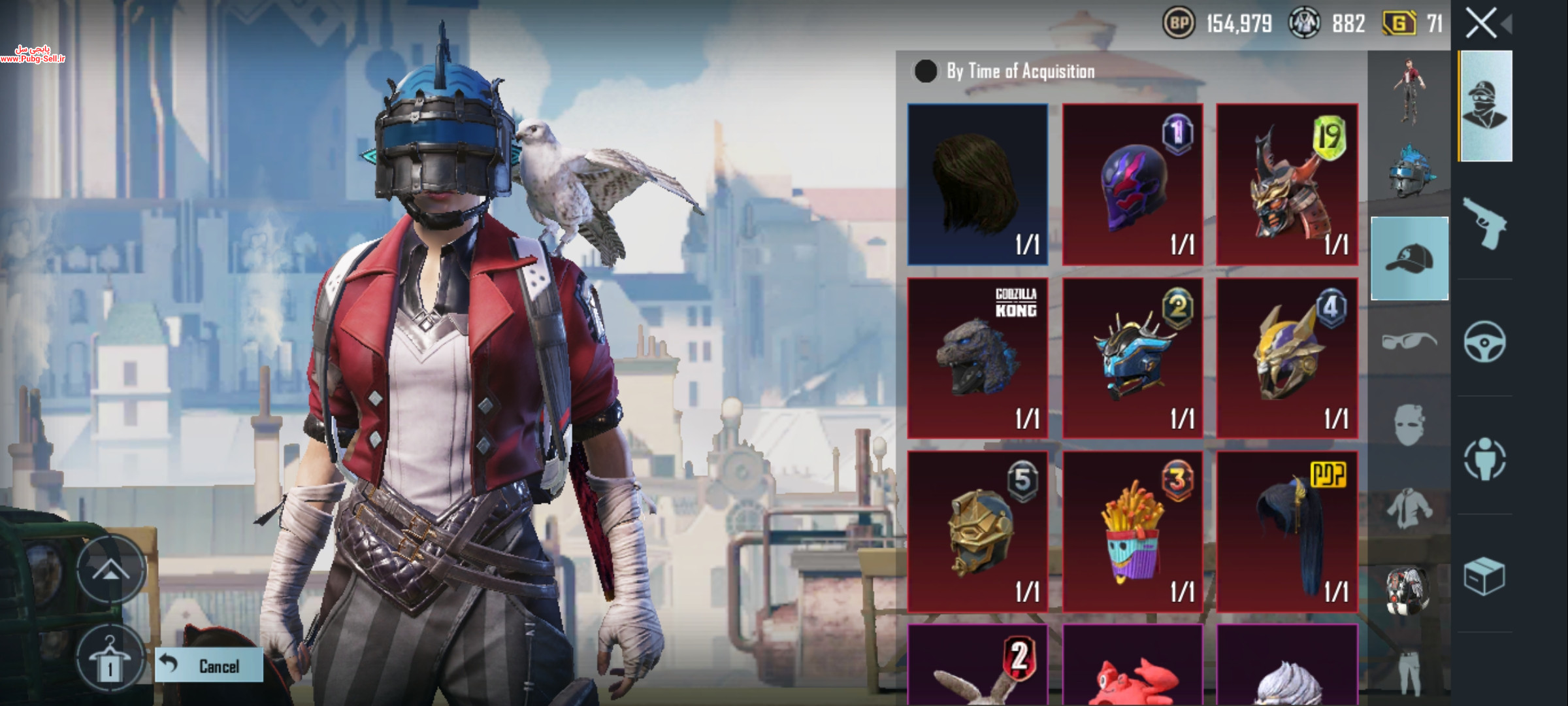This screenshot has width=1568, height=706.
Task: Open the crate box tab
Action: coord(1484,577)
